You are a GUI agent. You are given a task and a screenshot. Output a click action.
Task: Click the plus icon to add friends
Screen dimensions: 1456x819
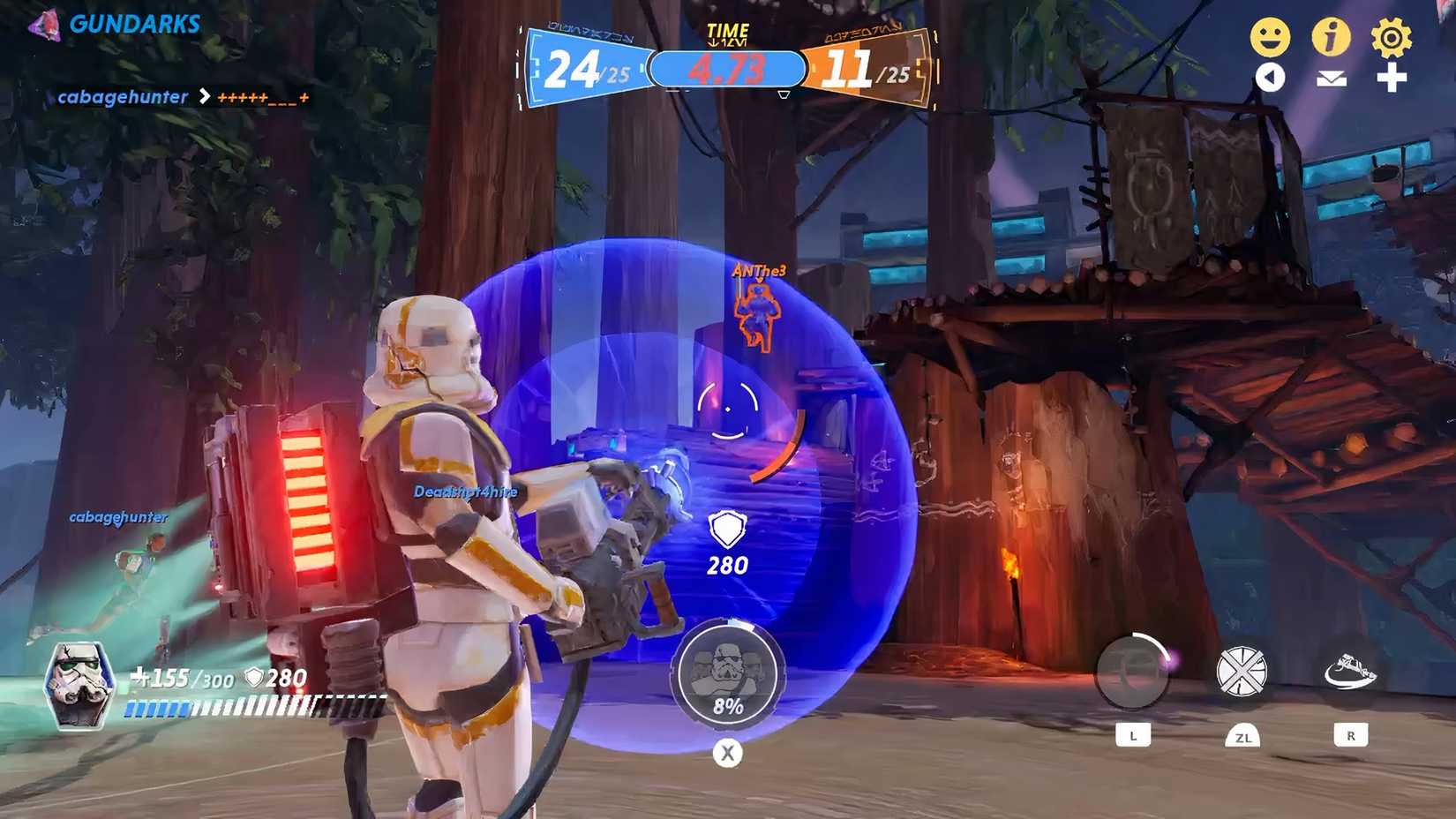[1392, 78]
